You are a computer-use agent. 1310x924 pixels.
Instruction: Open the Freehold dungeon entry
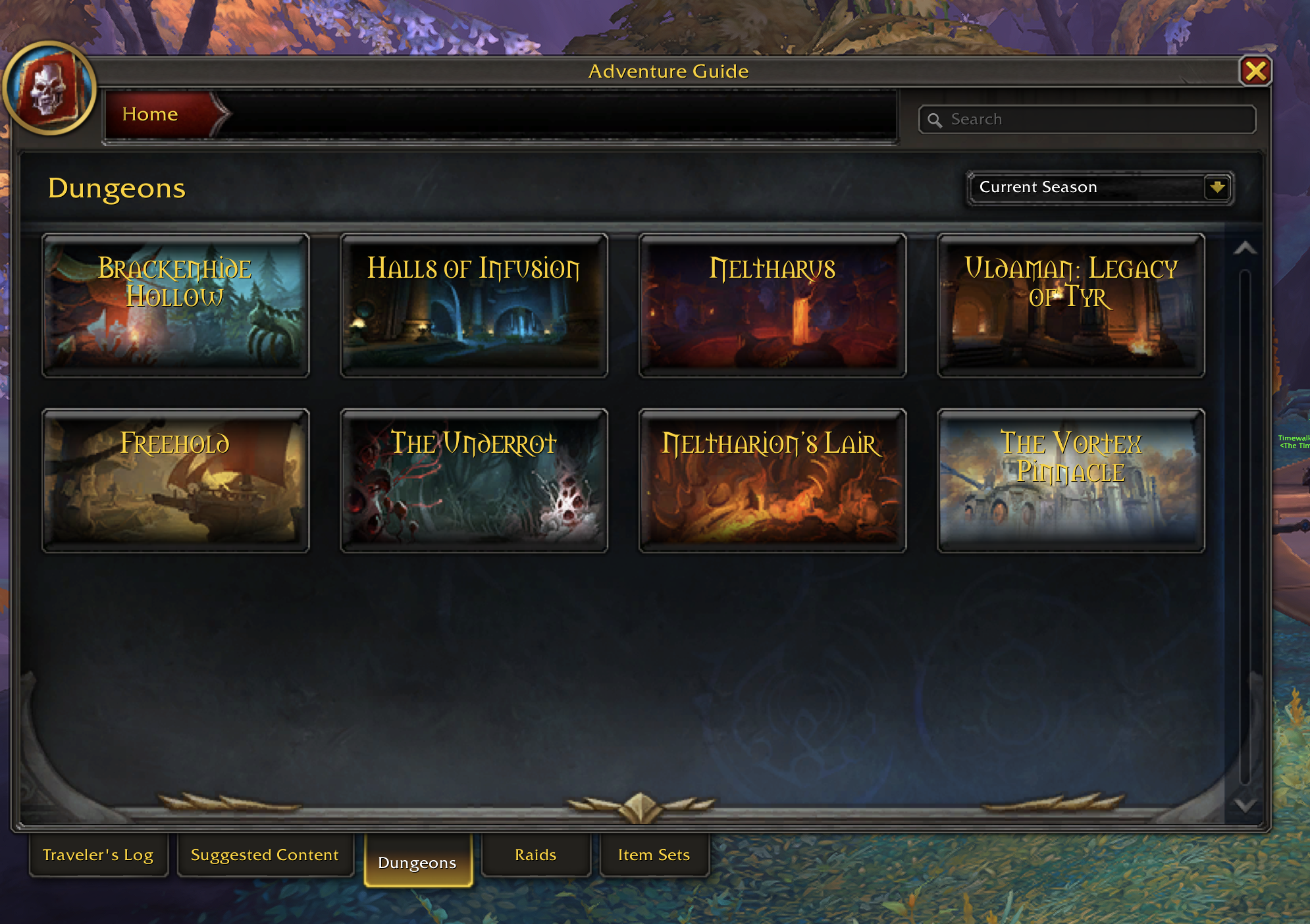(x=176, y=480)
